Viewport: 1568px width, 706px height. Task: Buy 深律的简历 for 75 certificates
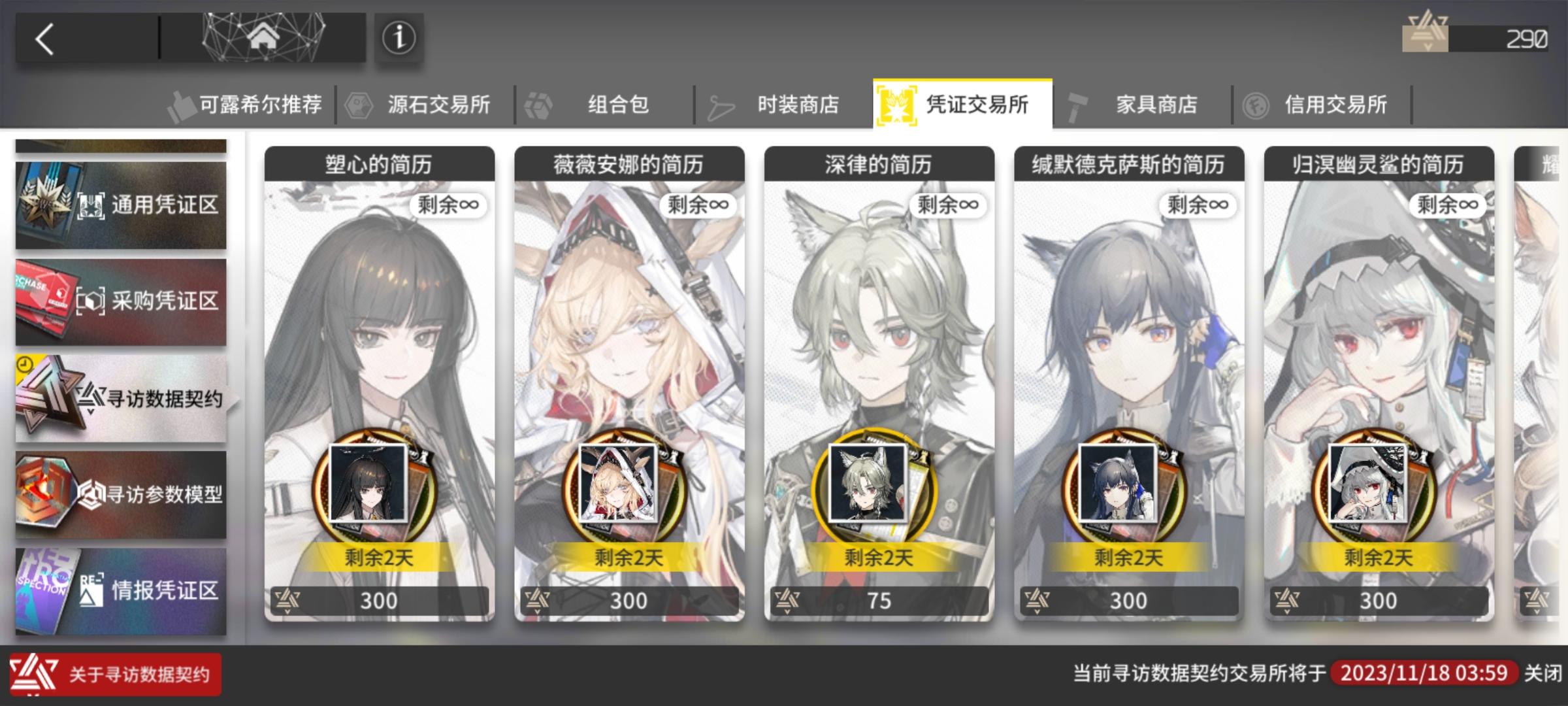(879, 600)
